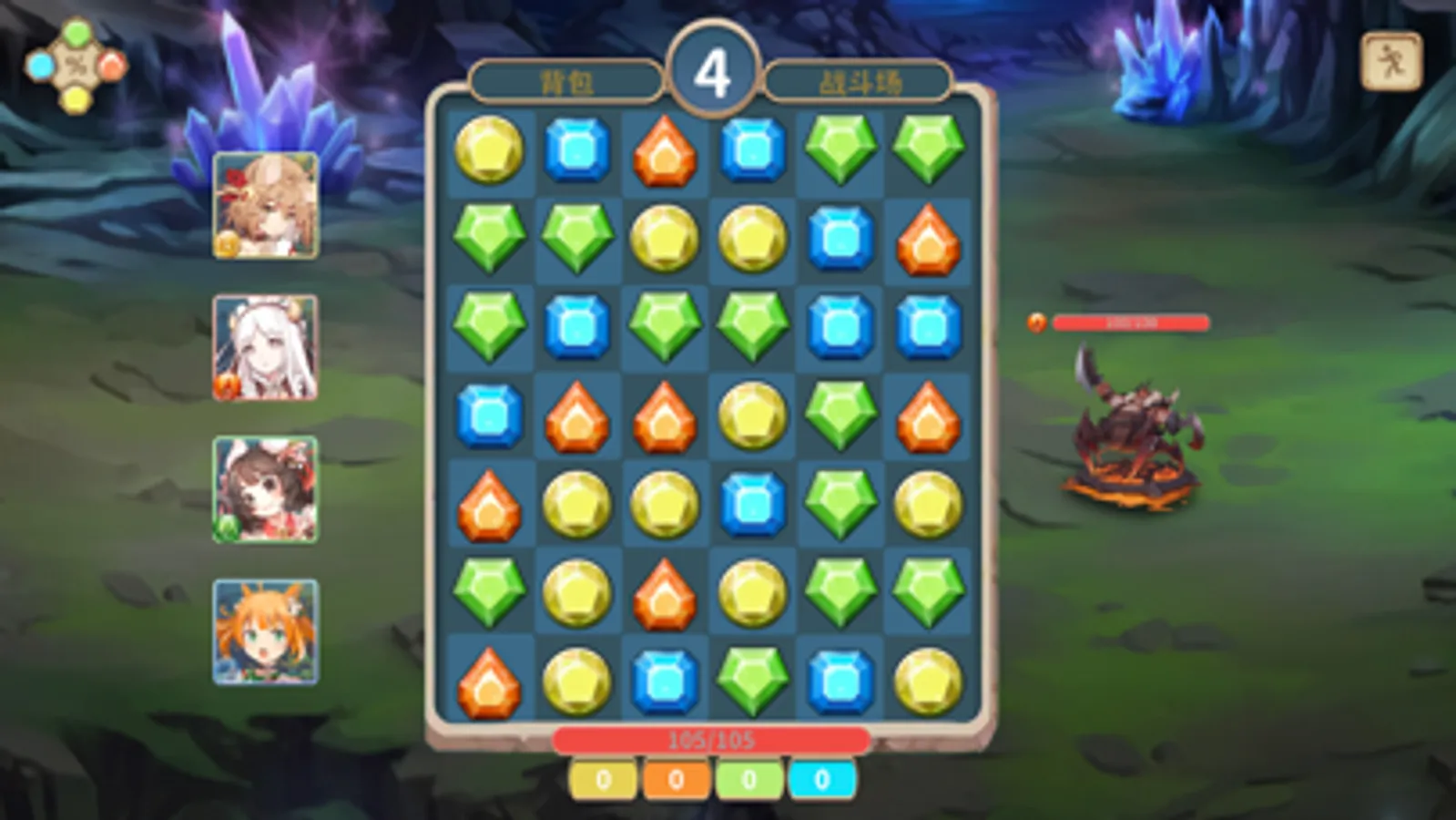This screenshot has width=1456, height=820.
Task: Select the blue mana orb icon top-left
Action: 40,64
